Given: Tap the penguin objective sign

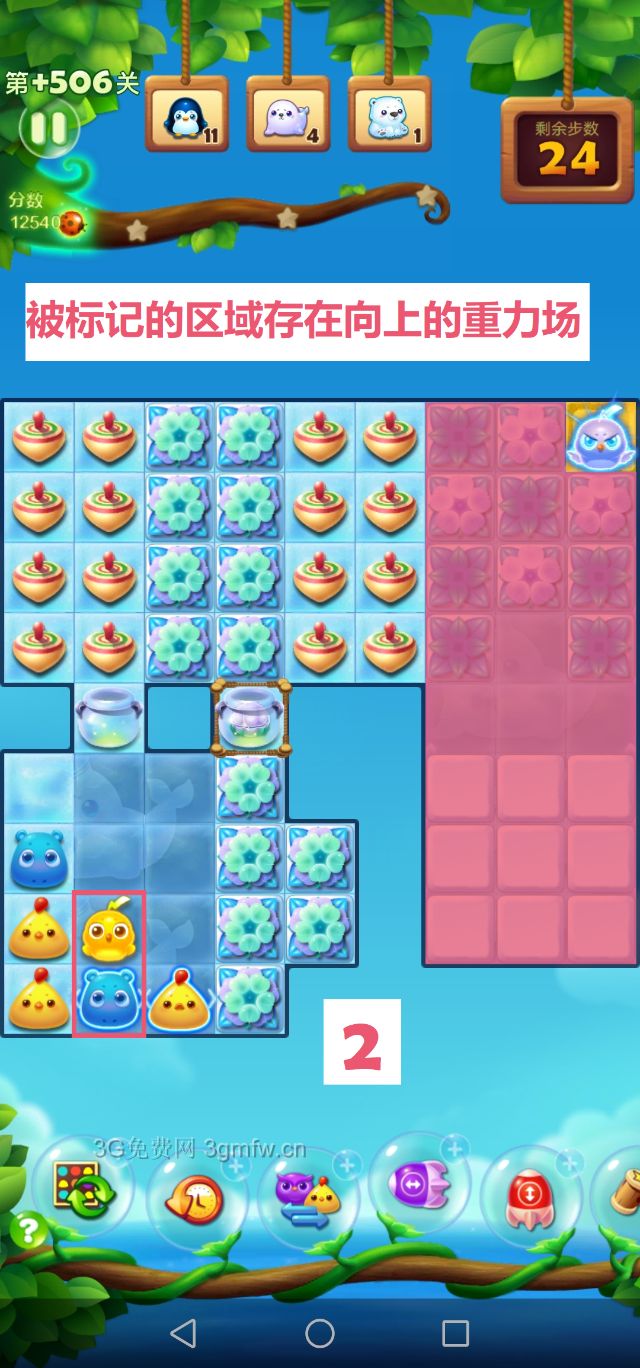Looking at the screenshot, I should [187, 115].
